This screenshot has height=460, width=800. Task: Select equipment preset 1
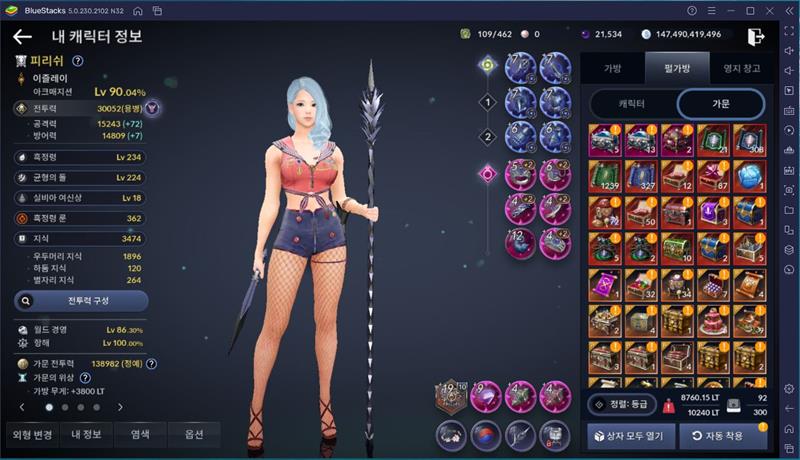pos(488,102)
